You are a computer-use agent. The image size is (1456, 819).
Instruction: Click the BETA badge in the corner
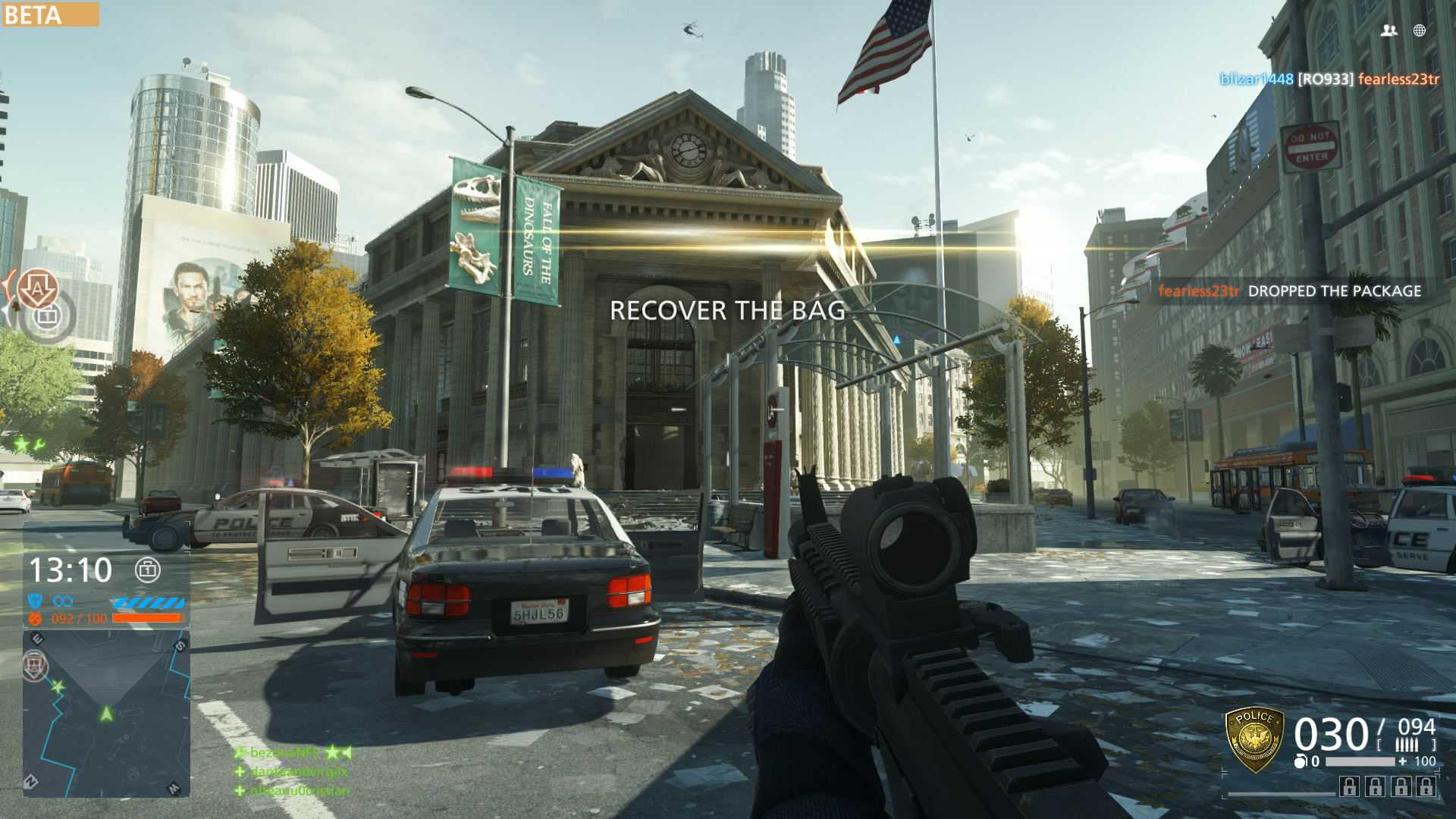click(50, 14)
